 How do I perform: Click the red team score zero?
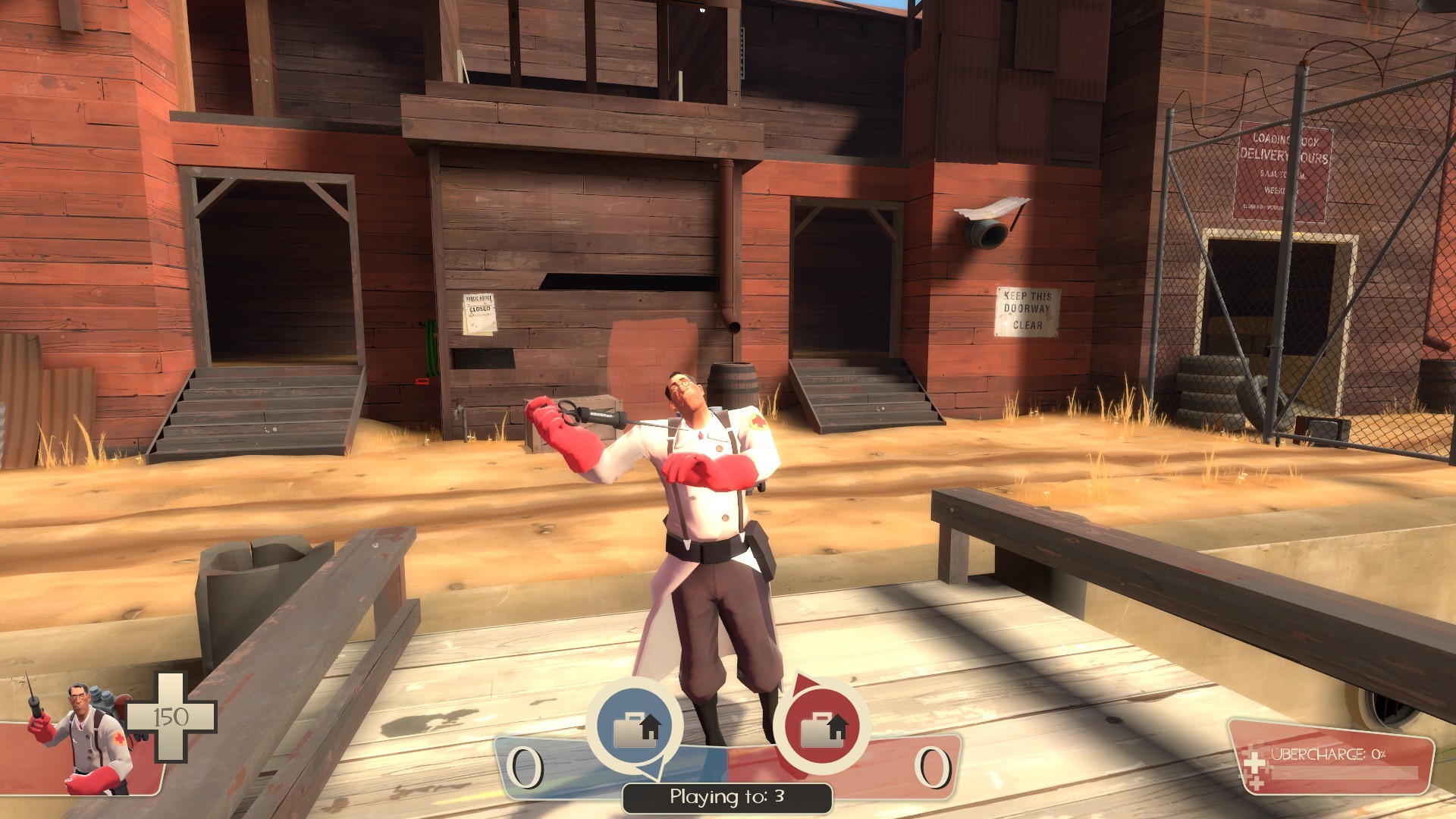pos(933,766)
